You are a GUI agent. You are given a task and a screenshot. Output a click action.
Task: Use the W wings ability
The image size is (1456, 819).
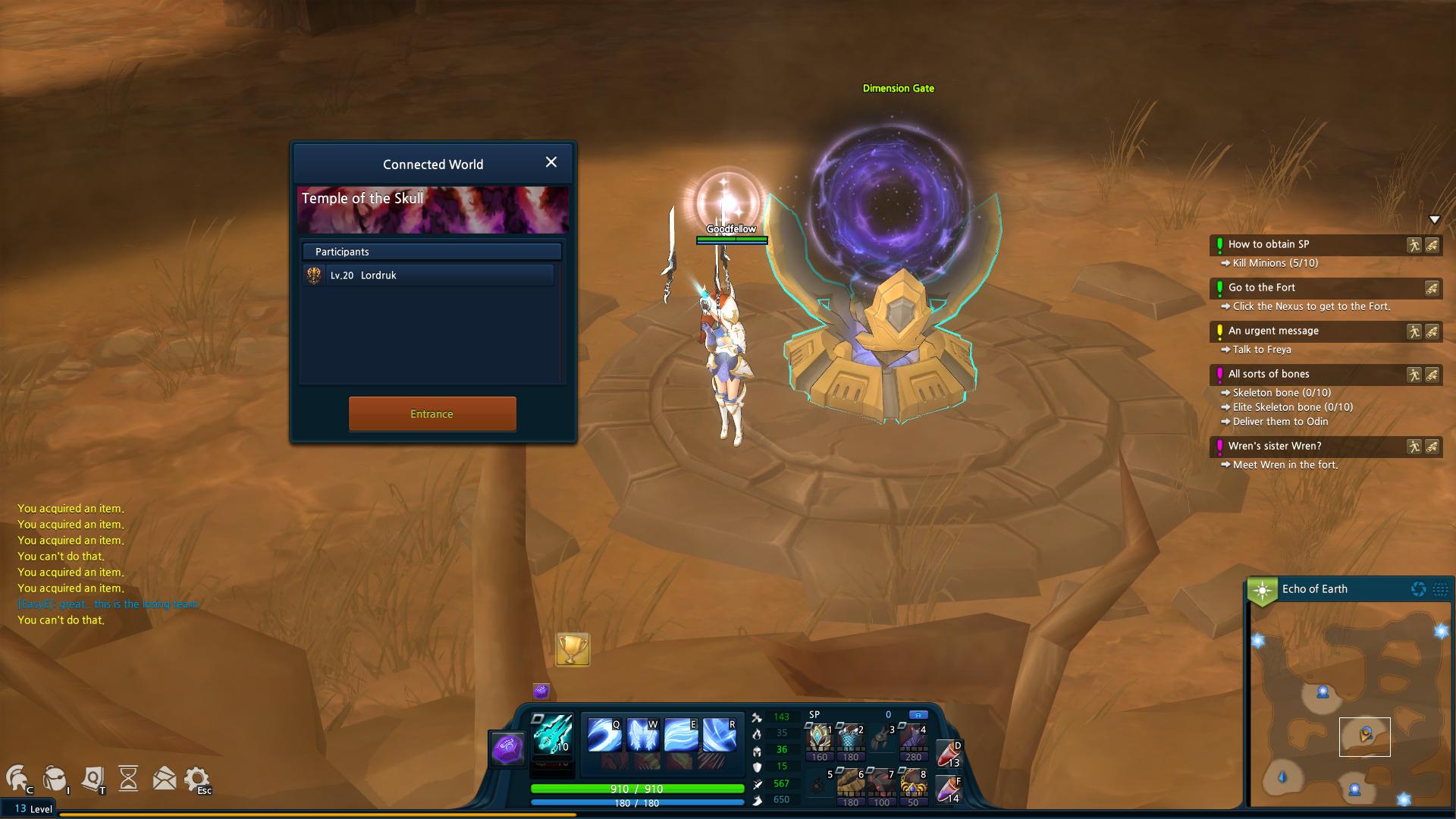tap(642, 735)
